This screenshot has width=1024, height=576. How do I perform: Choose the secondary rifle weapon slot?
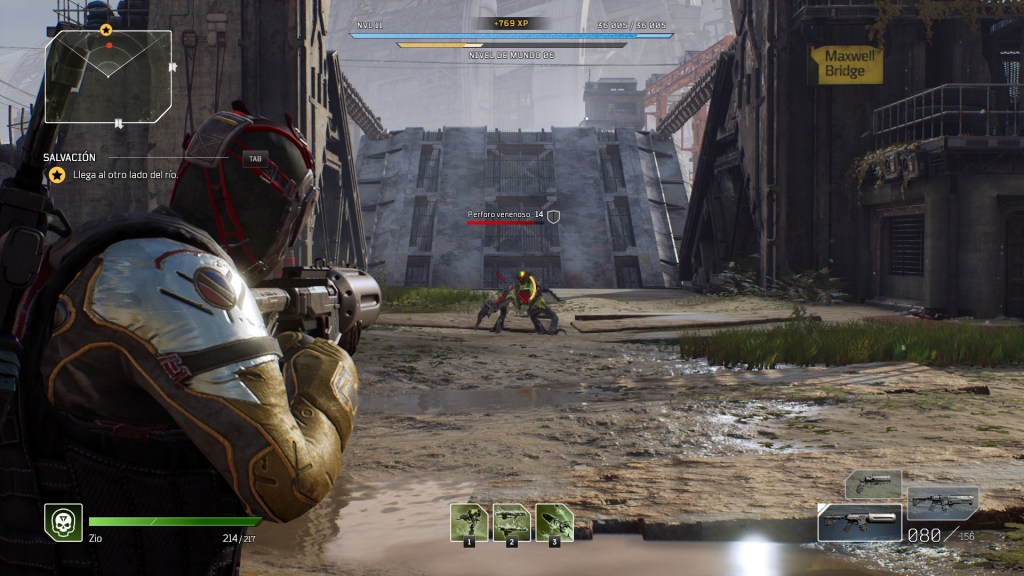[x=942, y=501]
